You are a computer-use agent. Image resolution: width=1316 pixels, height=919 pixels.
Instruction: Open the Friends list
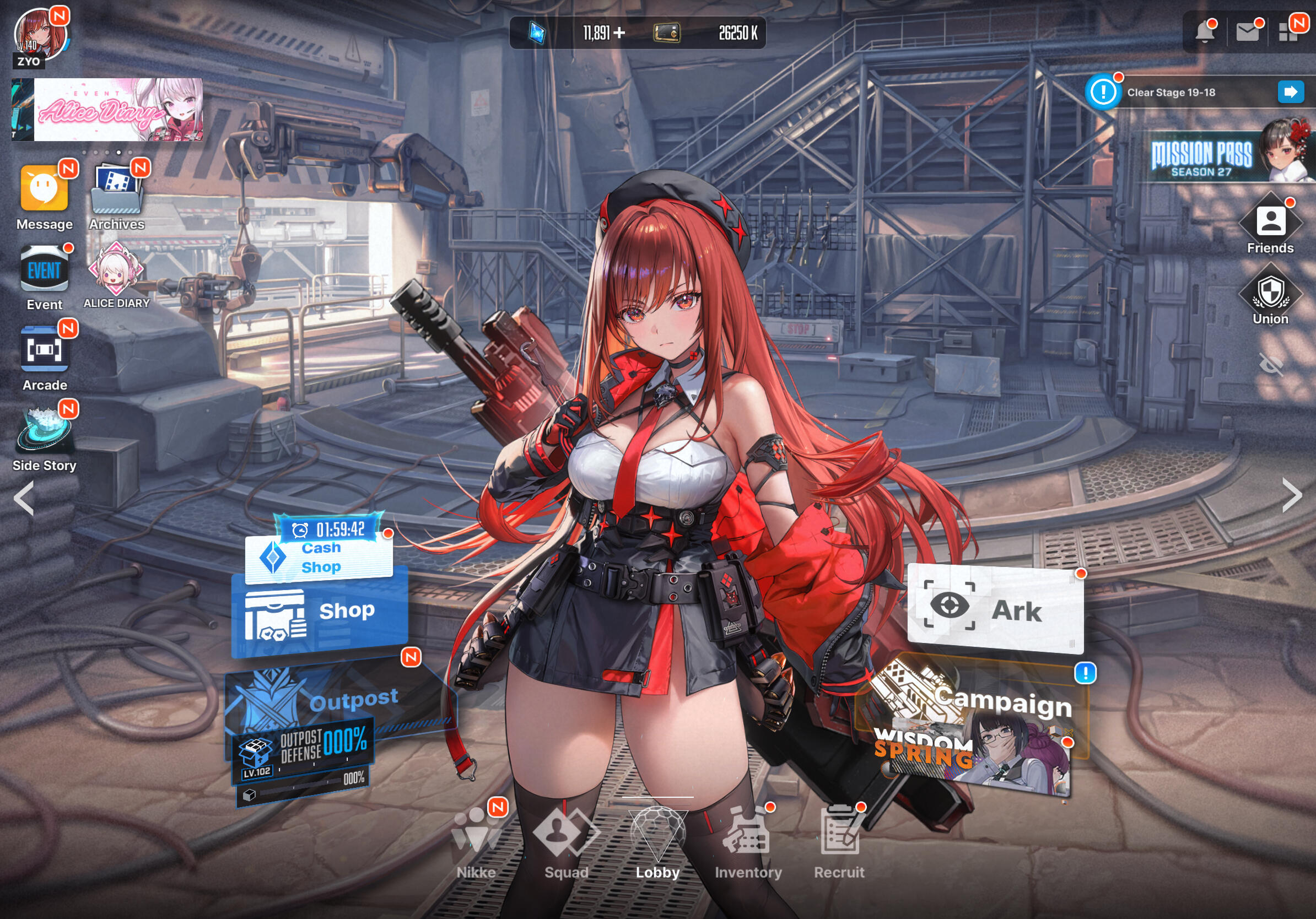coord(1270,224)
